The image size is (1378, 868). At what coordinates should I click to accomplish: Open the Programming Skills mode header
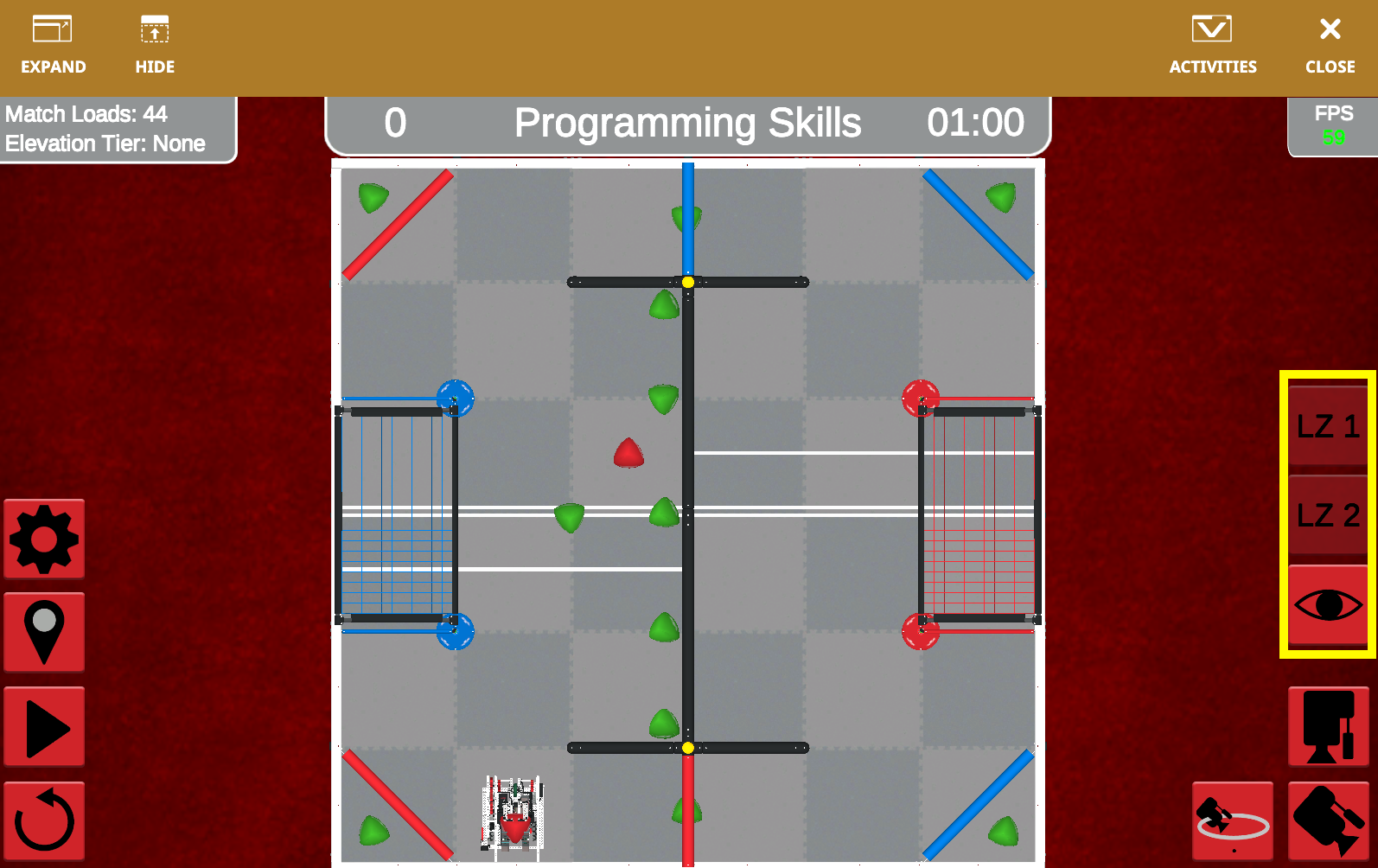coord(687,123)
